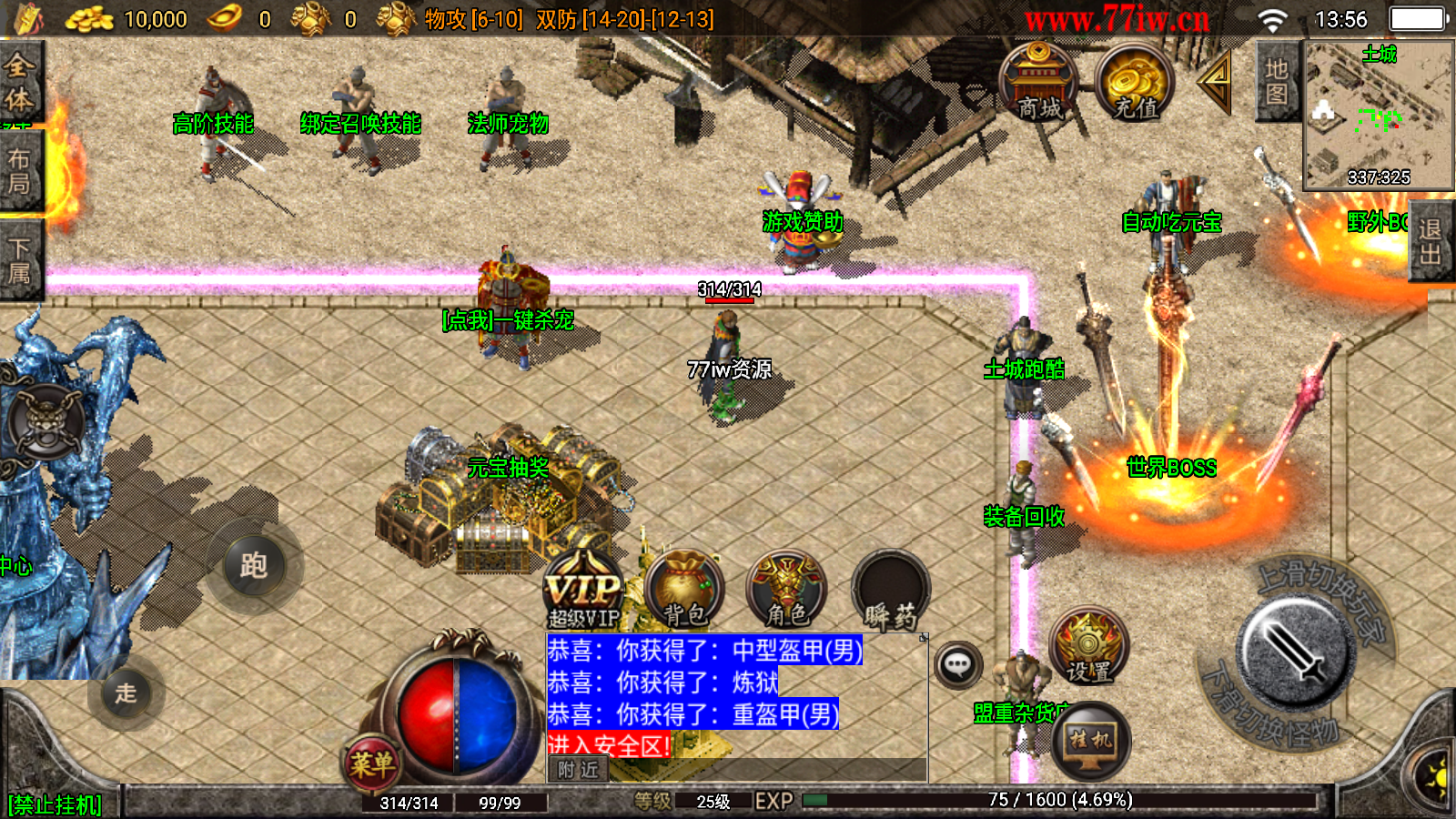Switch the 附近 nearby chat channel
Viewport: 1456px width, 819px height.
(x=578, y=770)
